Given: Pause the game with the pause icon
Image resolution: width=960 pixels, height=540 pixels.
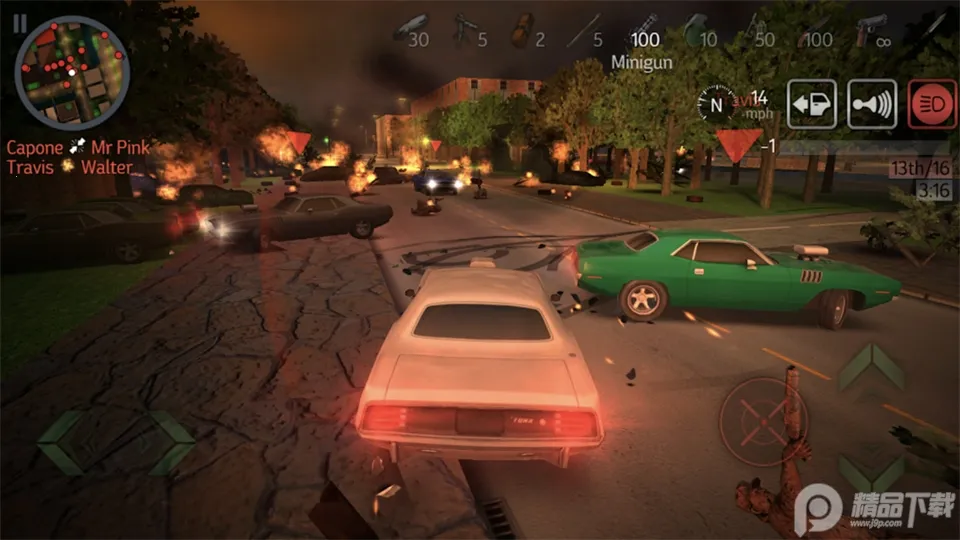Looking at the screenshot, I should coord(20,22).
